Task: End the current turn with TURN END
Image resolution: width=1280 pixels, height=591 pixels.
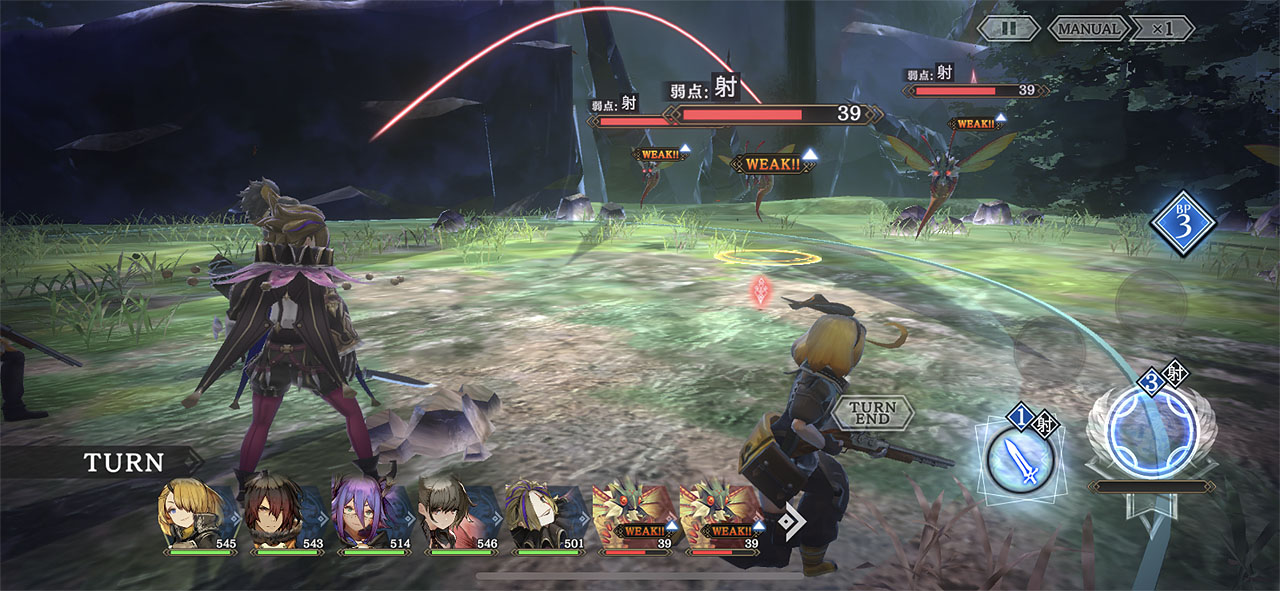Action: tap(872, 411)
